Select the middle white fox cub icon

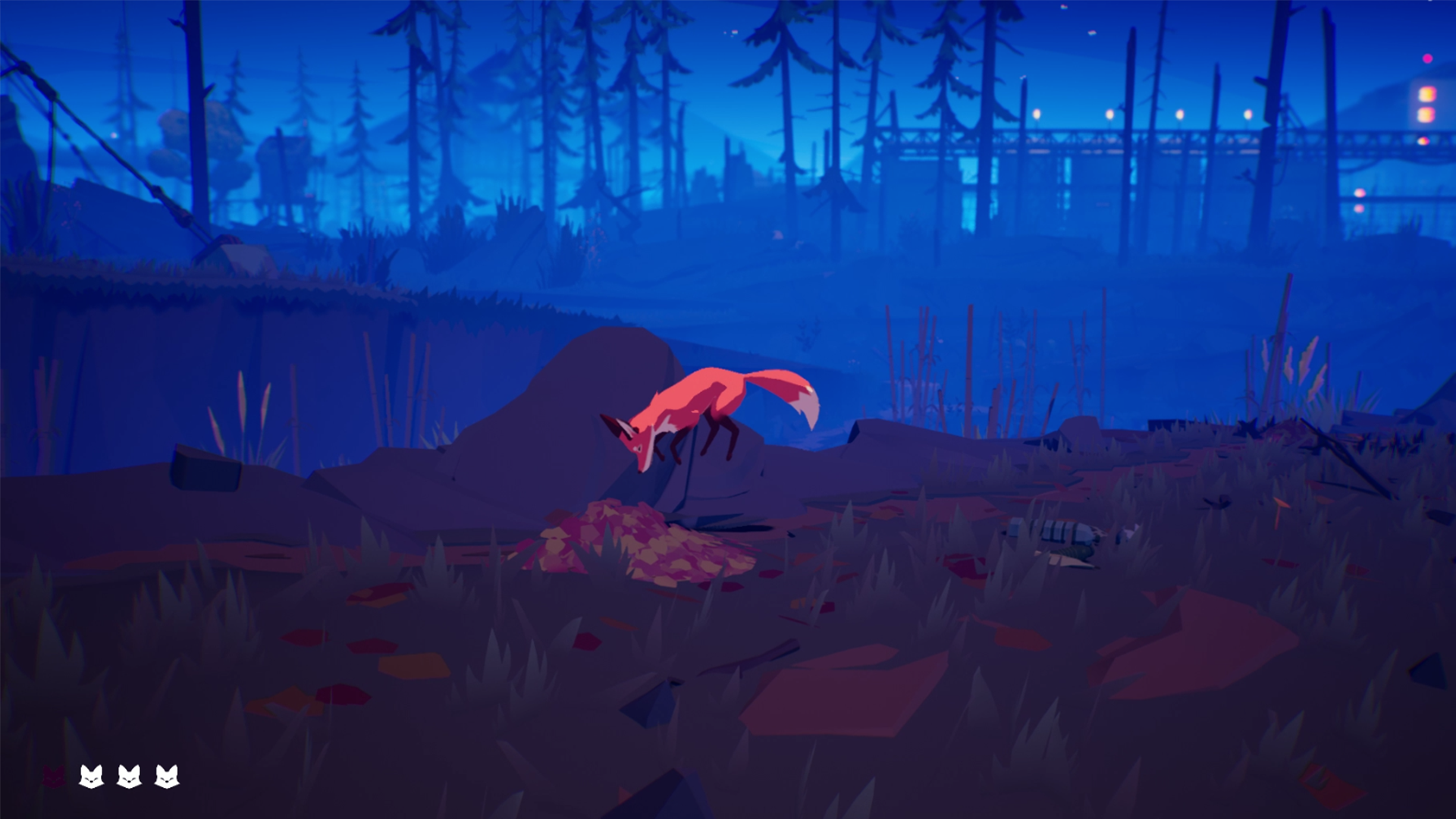click(x=130, y=777)
